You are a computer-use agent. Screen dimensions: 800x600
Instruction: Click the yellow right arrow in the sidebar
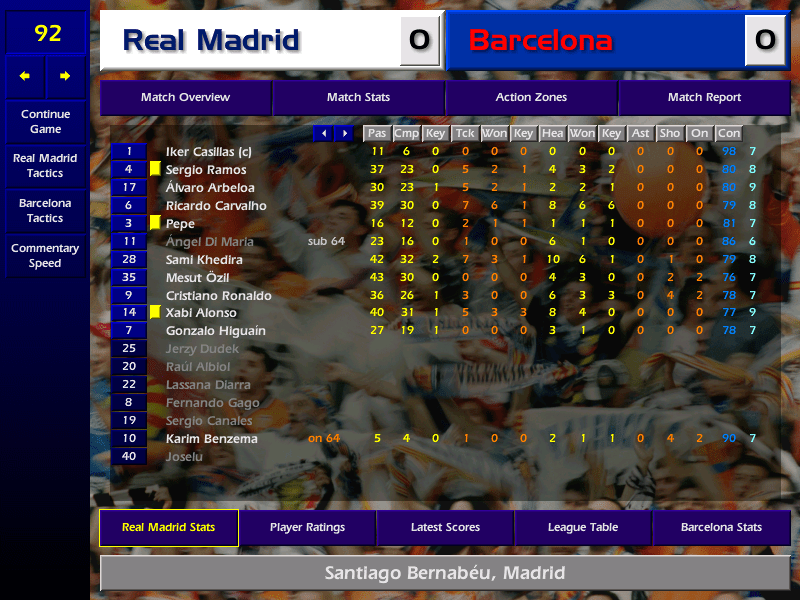tap(65, 76)
